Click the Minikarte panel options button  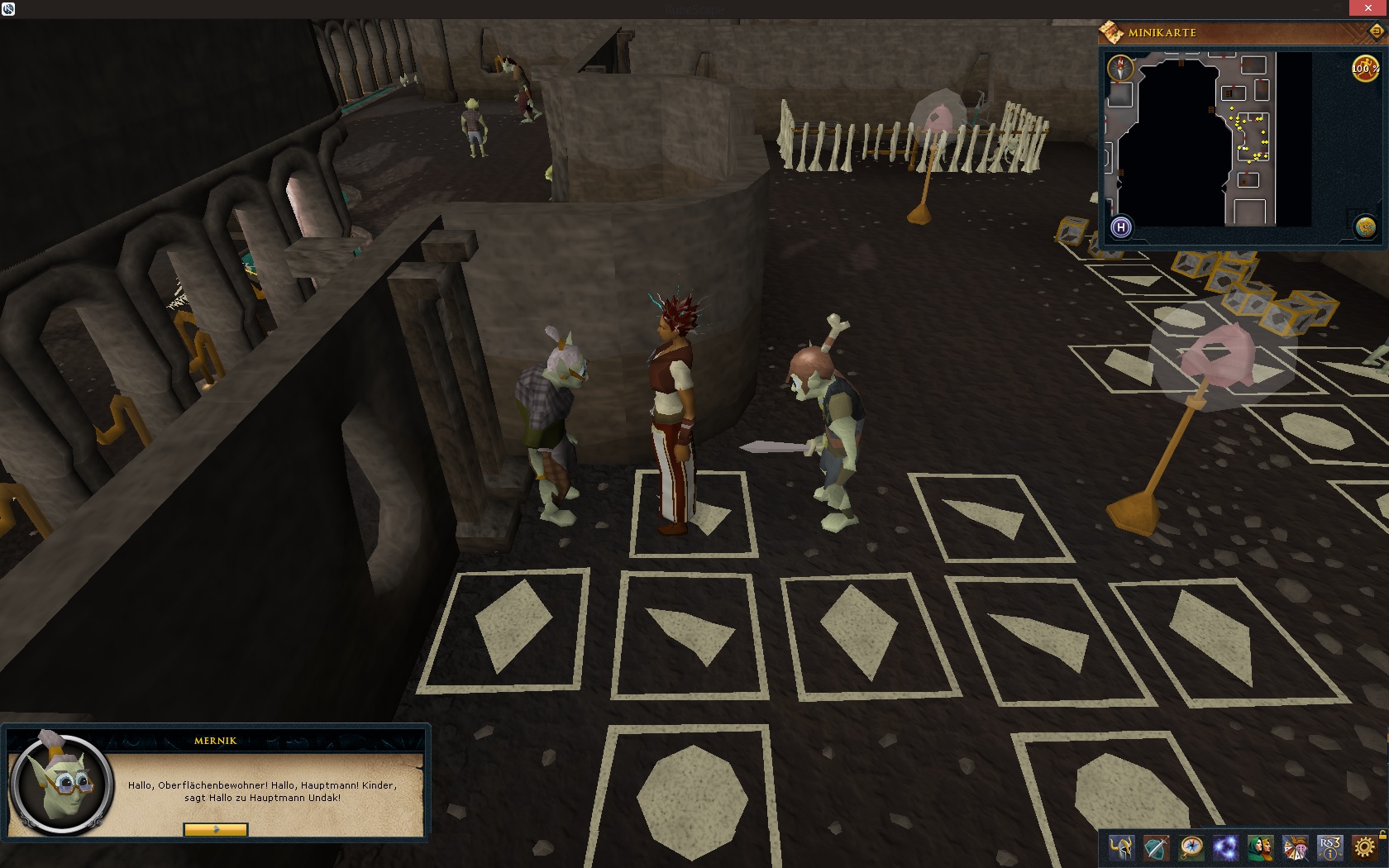(1377, 31)
